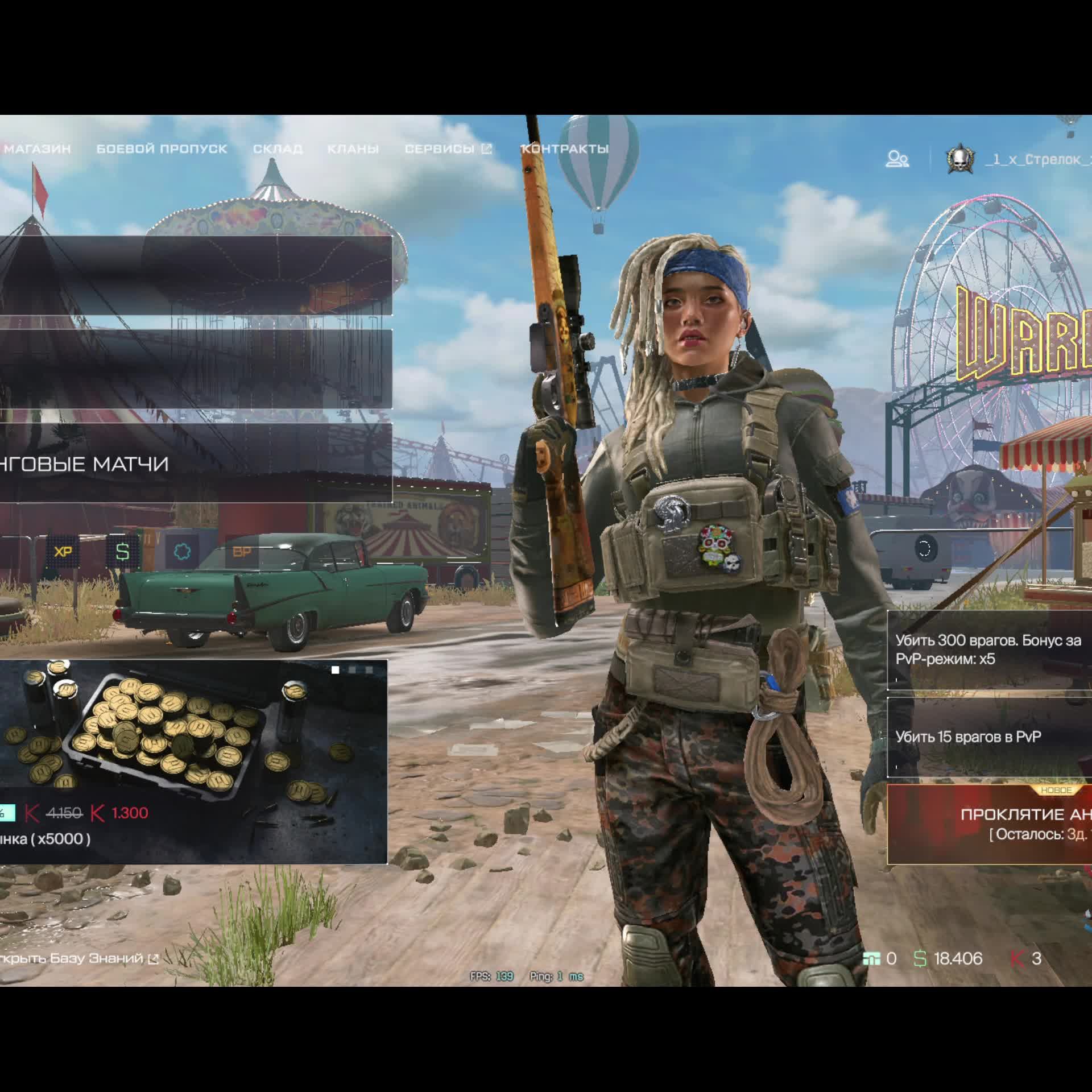Open the kill 300 enemies contract
The height and width of the screenshot is (1092, 1092).
point(988,650)
